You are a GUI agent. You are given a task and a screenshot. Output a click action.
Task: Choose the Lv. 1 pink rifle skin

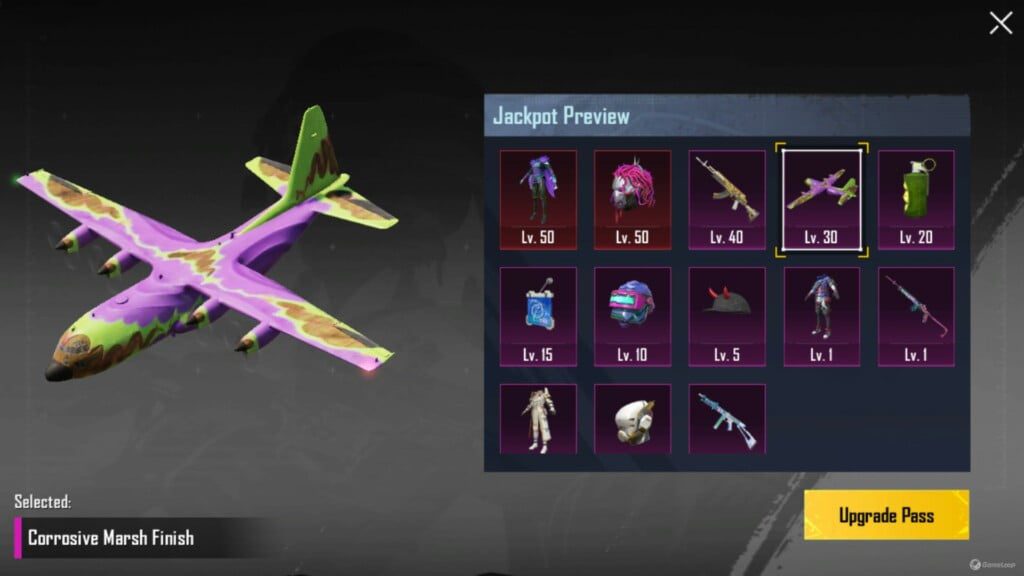coord(916,316)
